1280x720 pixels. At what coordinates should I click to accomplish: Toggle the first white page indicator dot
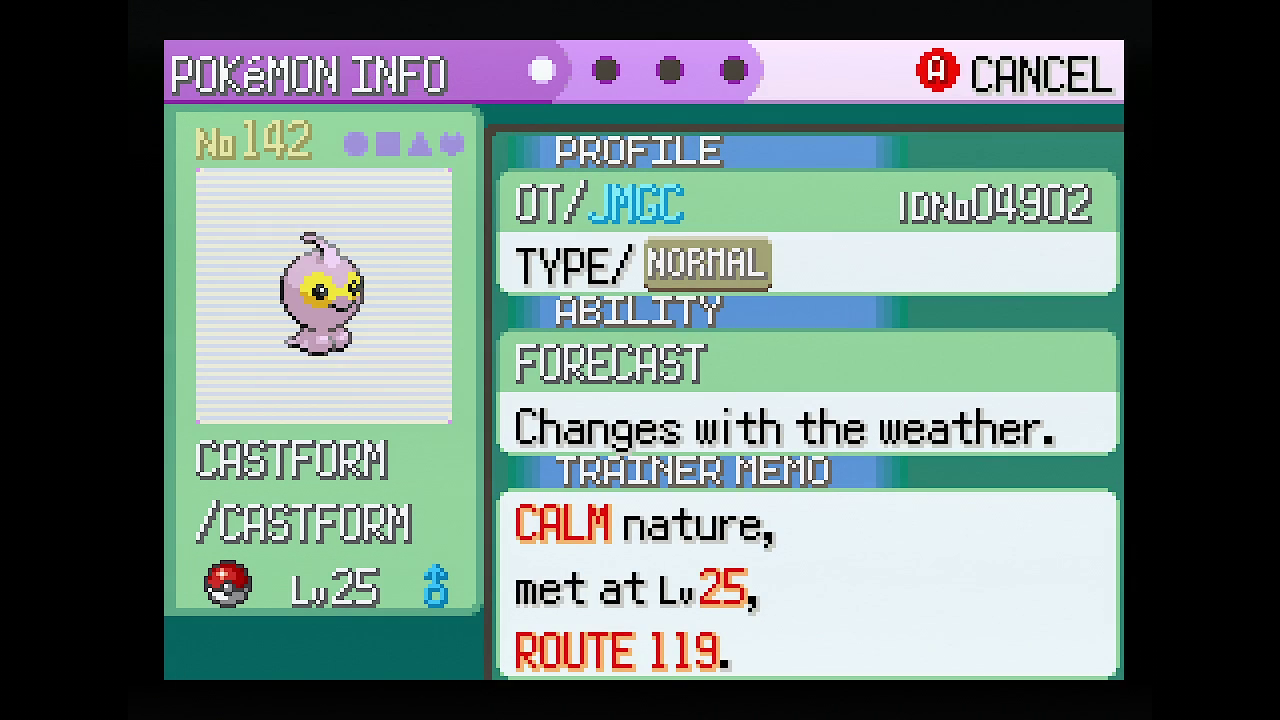tap(542, 70)
